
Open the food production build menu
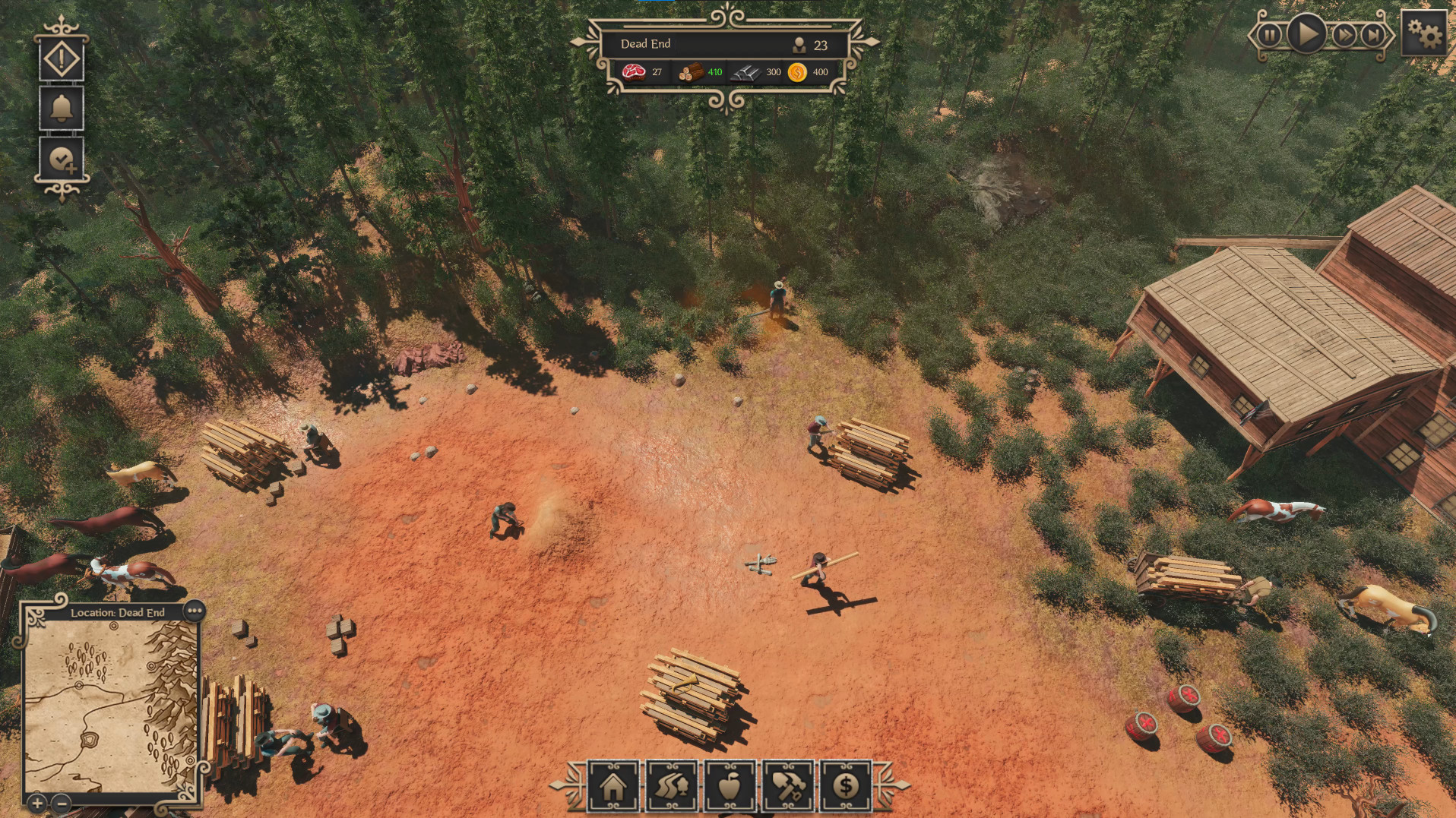[729, 786]
